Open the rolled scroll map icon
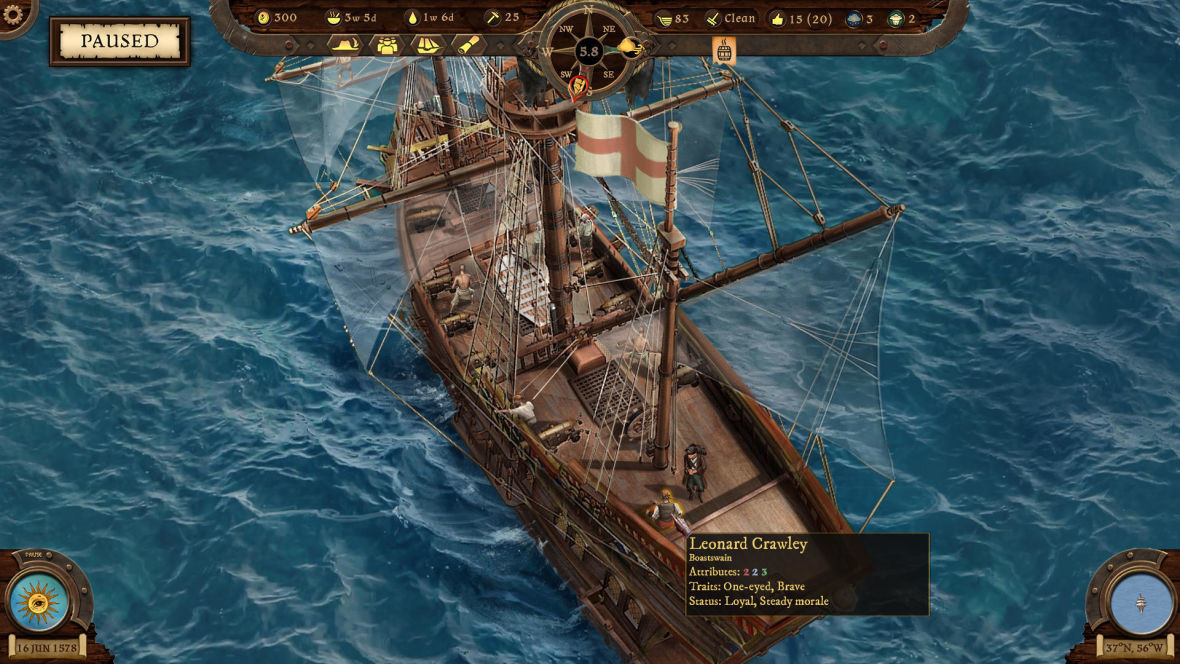Viewport: 1180px width, 664px height. tap(468, 45)
